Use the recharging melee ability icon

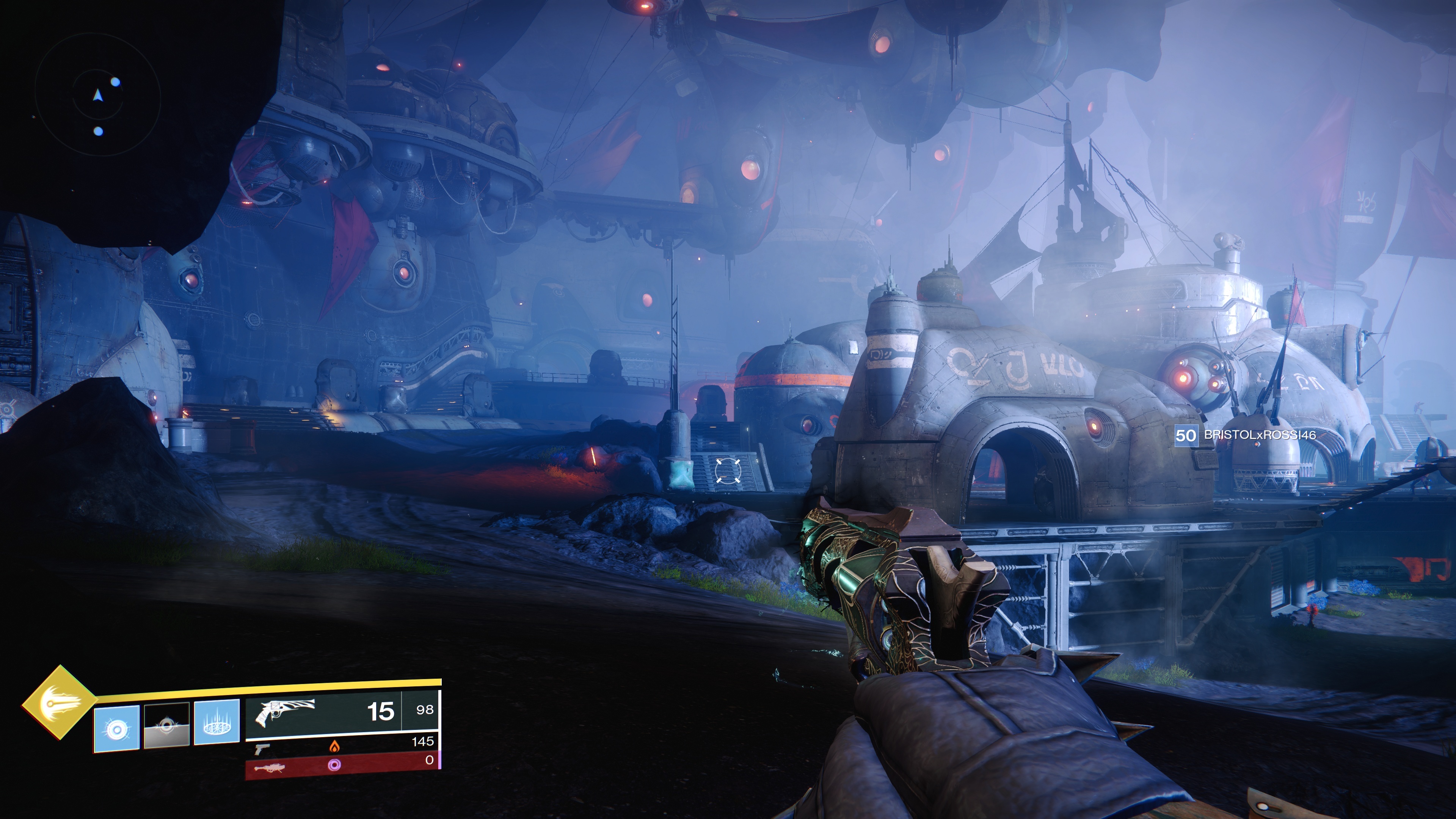click(166, 726)
